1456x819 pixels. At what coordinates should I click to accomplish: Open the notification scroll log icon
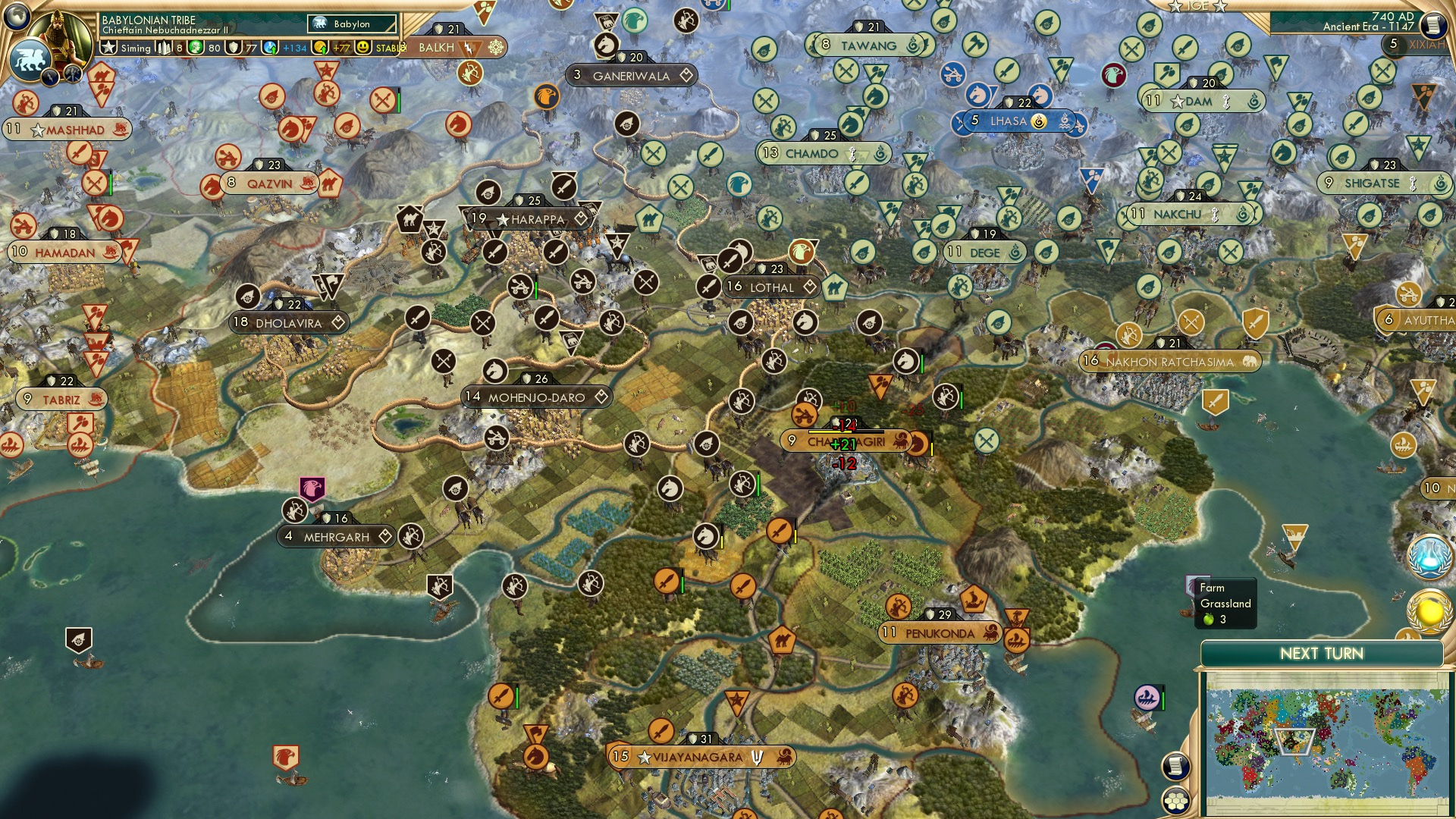tap(1175, 766)
